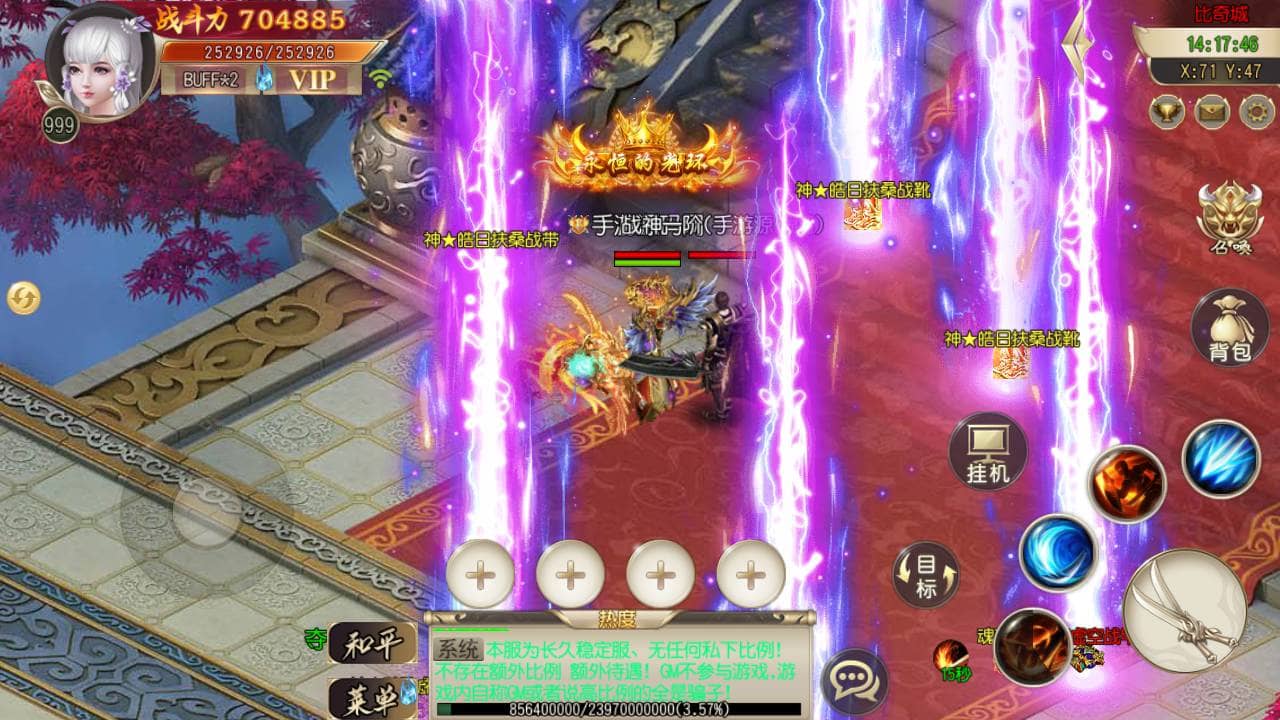Cast the dark flame slash skill
This screenshot has width=1280, height=720.
1032,646
